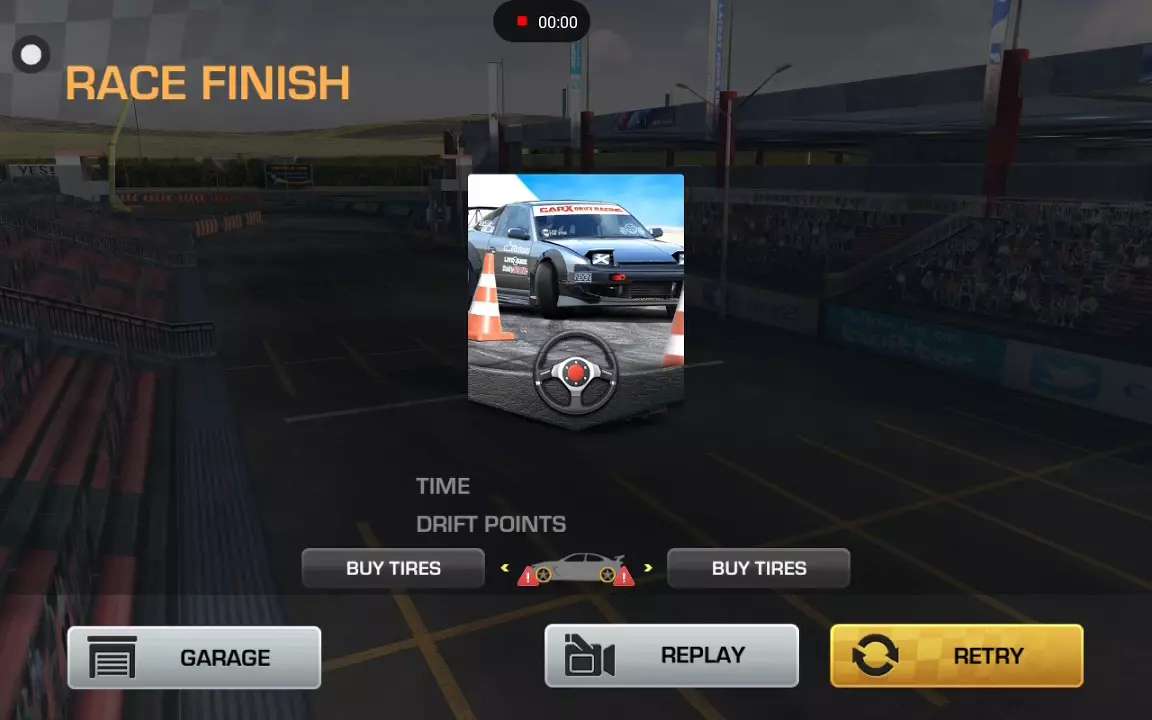
Task: Open the Garage
Action: [194, 657]
